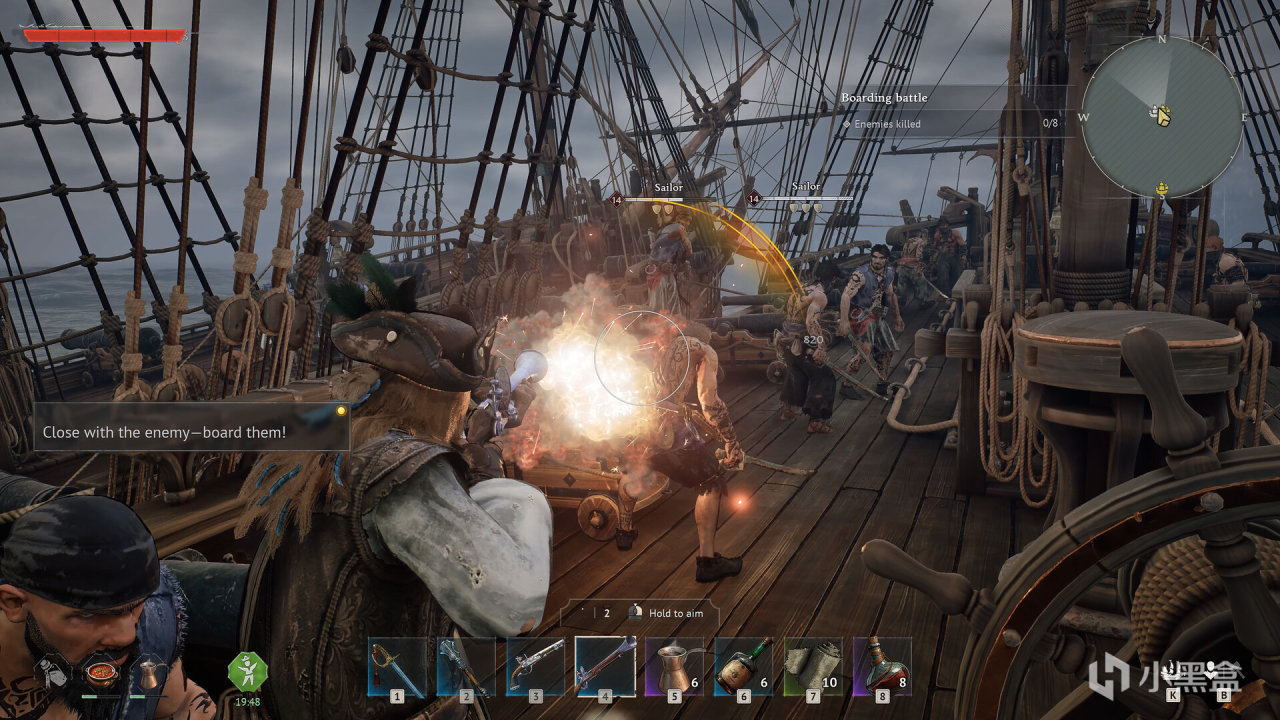
Task: Select the blunderbuss in hotbar slot 4
Action: pos(605,665)
